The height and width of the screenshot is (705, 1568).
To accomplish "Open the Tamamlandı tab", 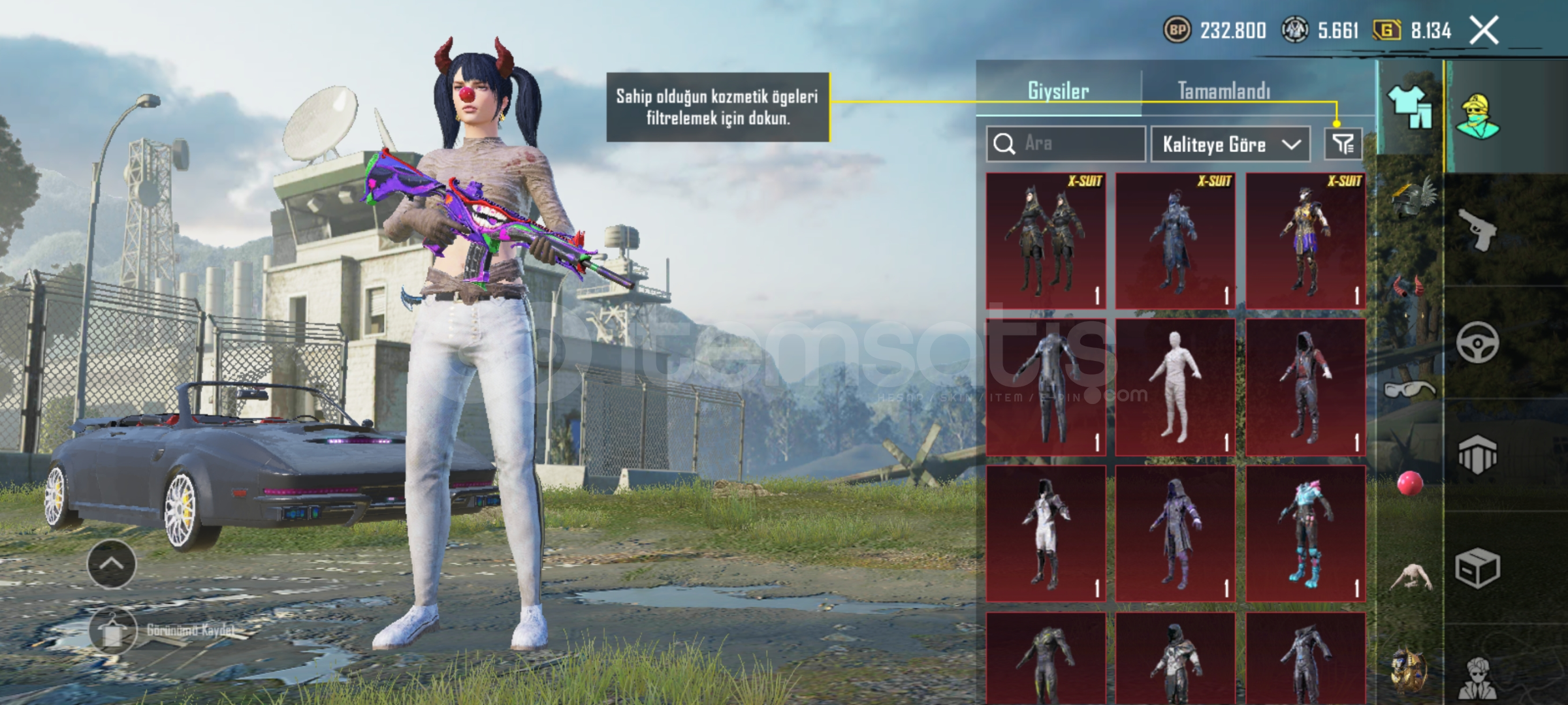I will coord(1224,91).
